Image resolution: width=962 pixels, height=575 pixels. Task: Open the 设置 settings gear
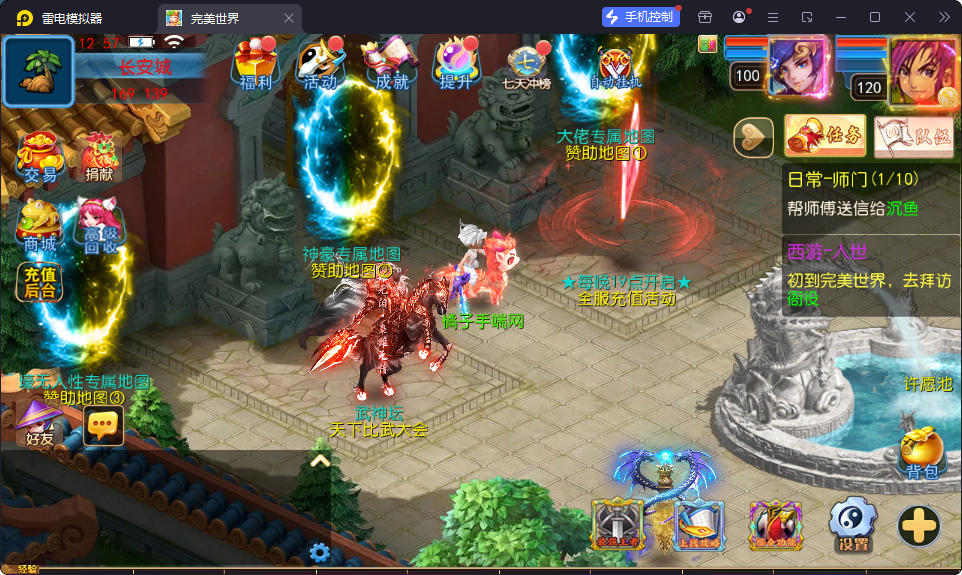[853, 525]
